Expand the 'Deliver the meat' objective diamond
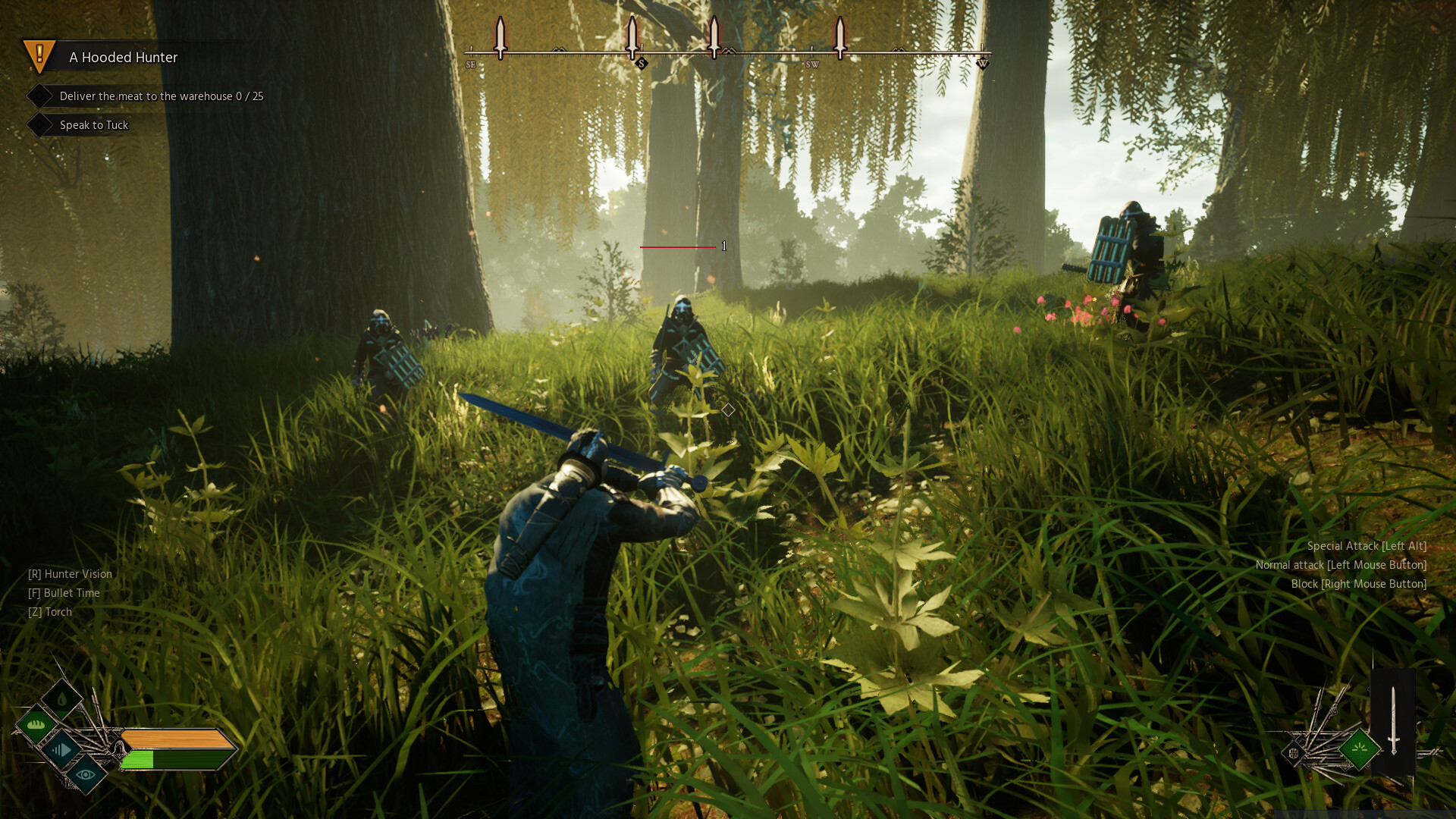The width and height of the screenshot is (1456, 819). point(41,96)
